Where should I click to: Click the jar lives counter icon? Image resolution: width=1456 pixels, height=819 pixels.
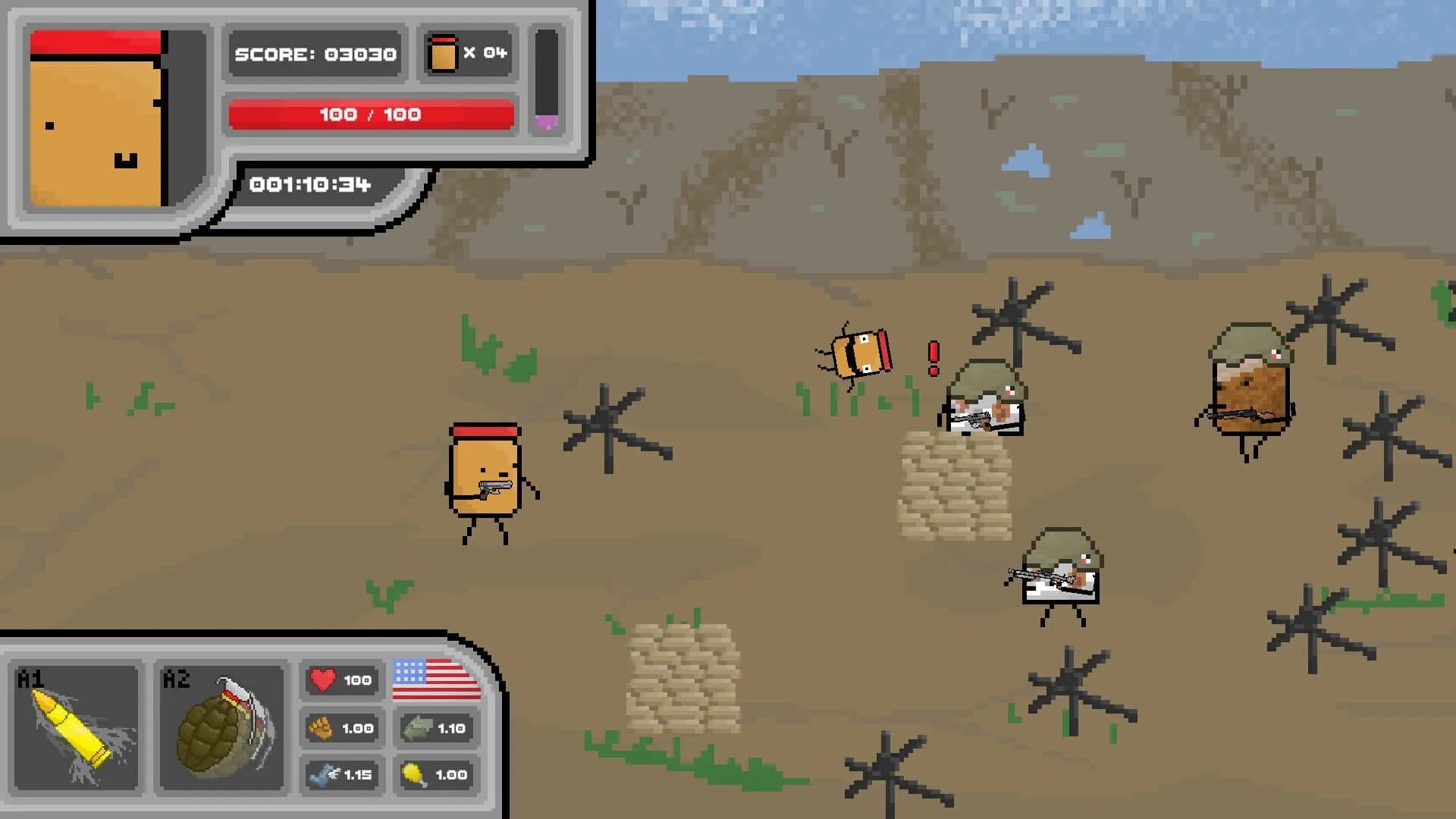(442, 53)
